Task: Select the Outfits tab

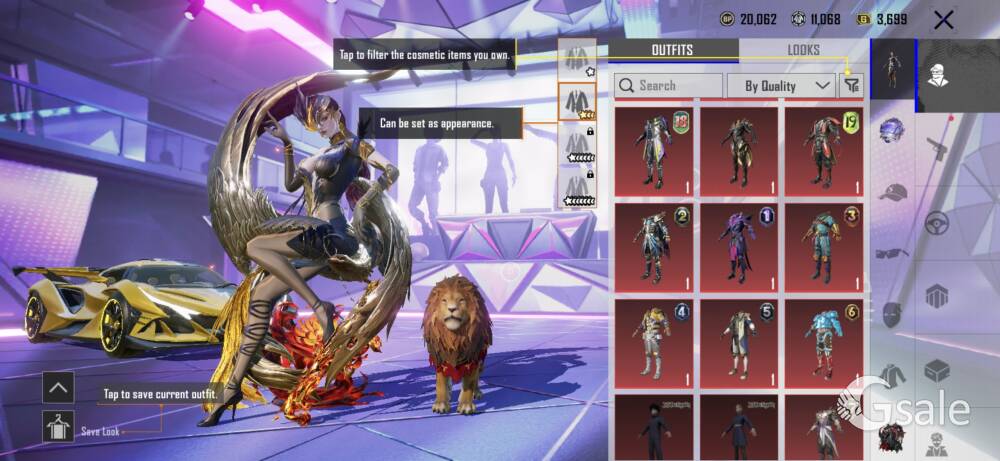Action: click(x=673, y=50)
